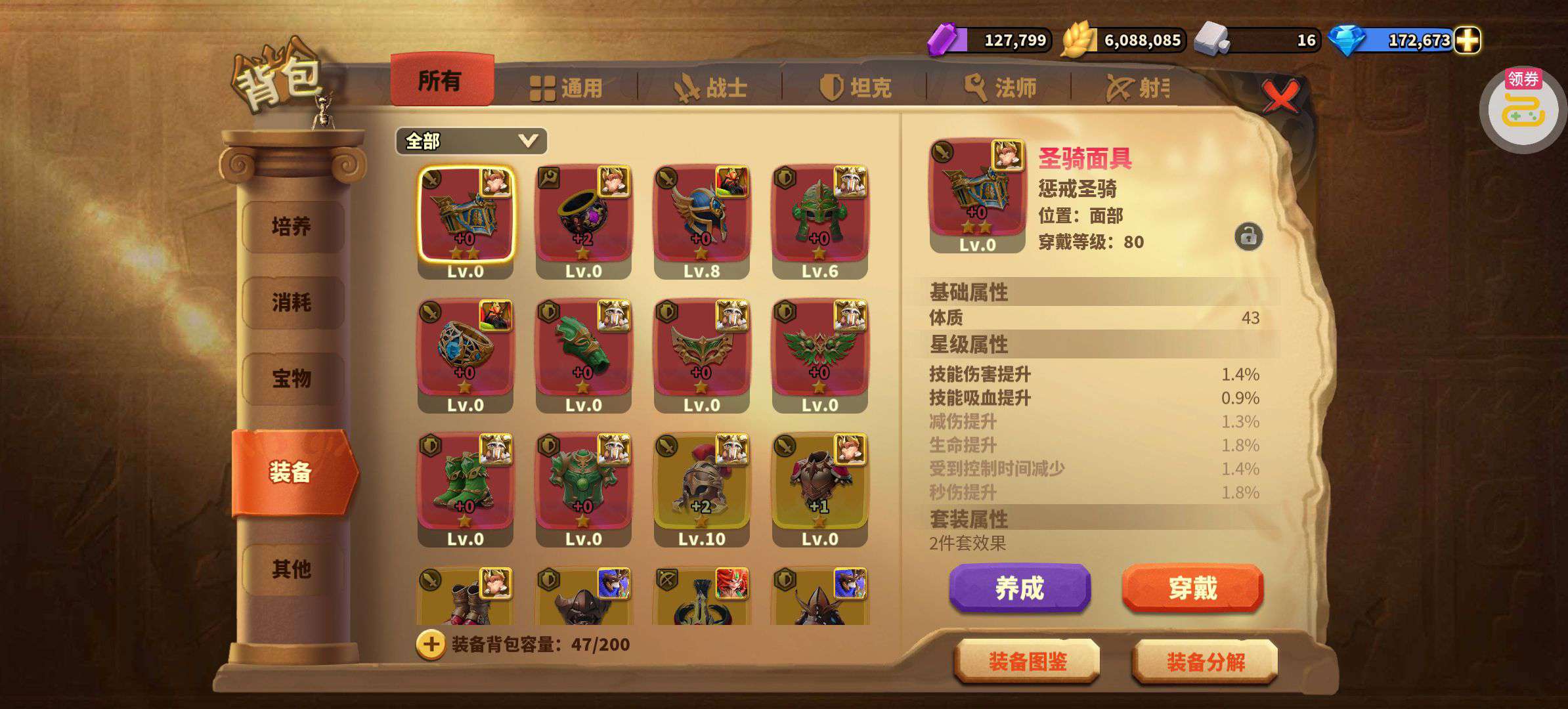Image resolution: width=1568 pixels, height=709 pixels.
Task: Open the 装备图鉴 catalog
Action: 1027,662
